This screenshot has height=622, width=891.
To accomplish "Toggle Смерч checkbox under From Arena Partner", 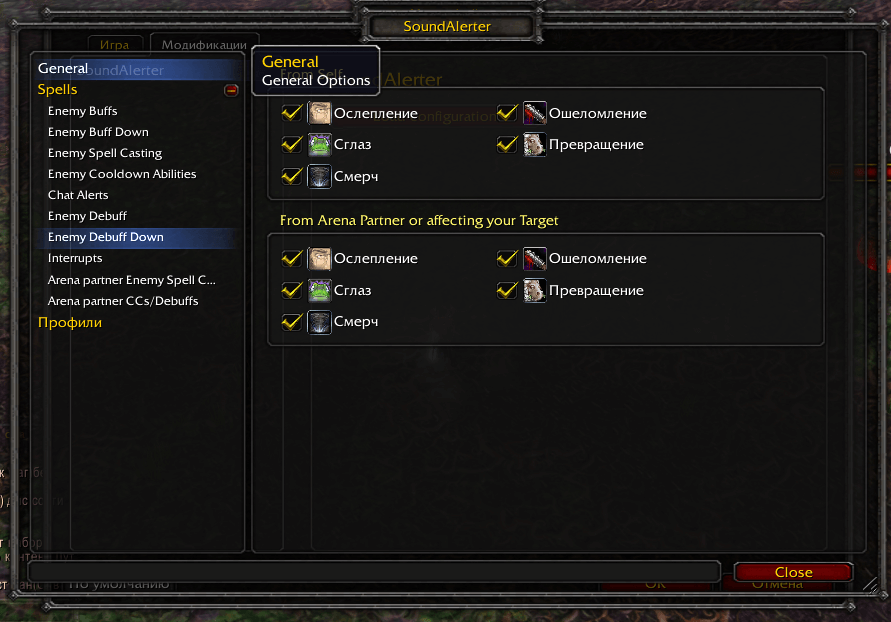I will click(x=292, y=322).
